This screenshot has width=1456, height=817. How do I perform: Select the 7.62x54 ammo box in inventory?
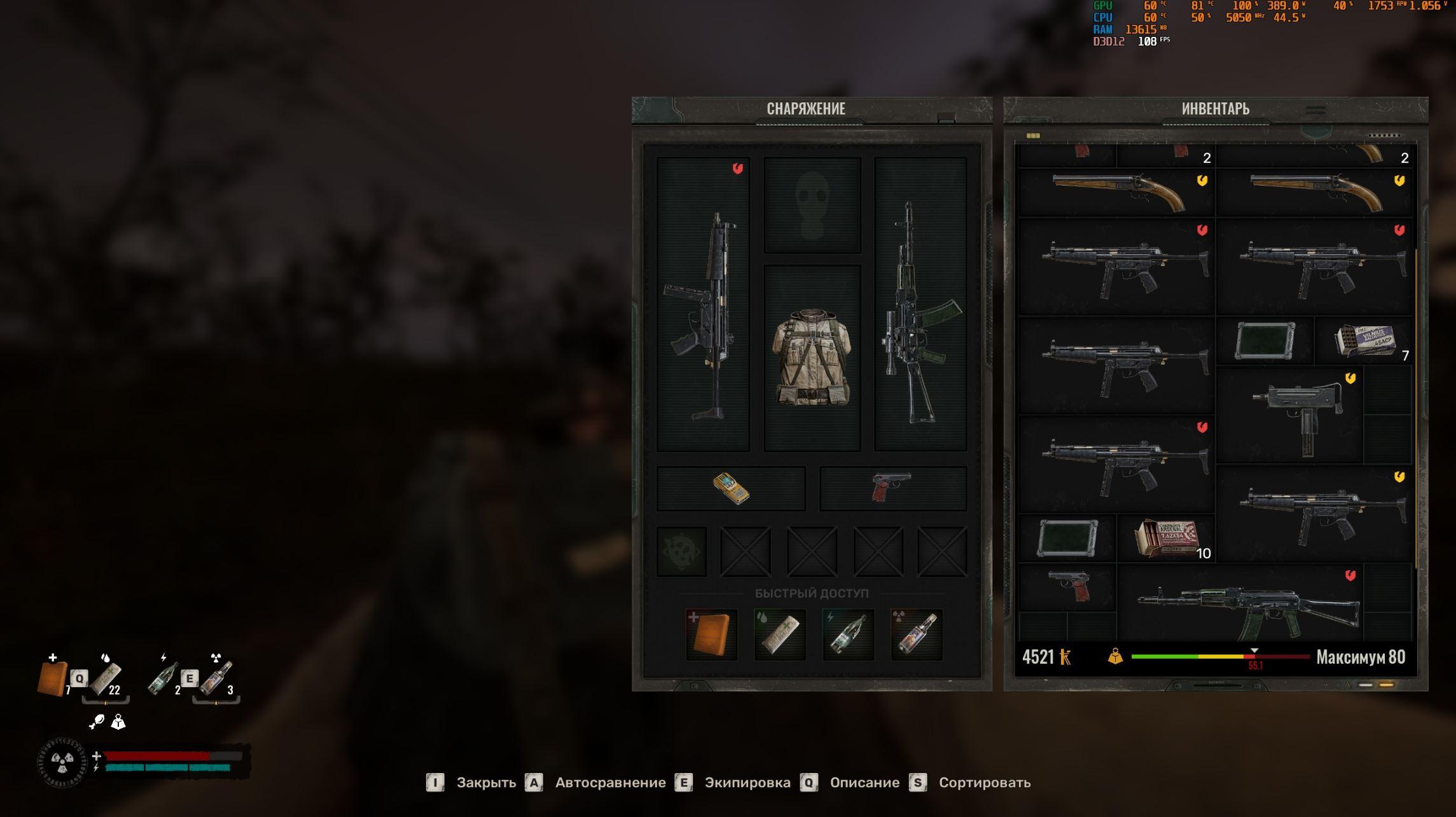click(1166, 538)
